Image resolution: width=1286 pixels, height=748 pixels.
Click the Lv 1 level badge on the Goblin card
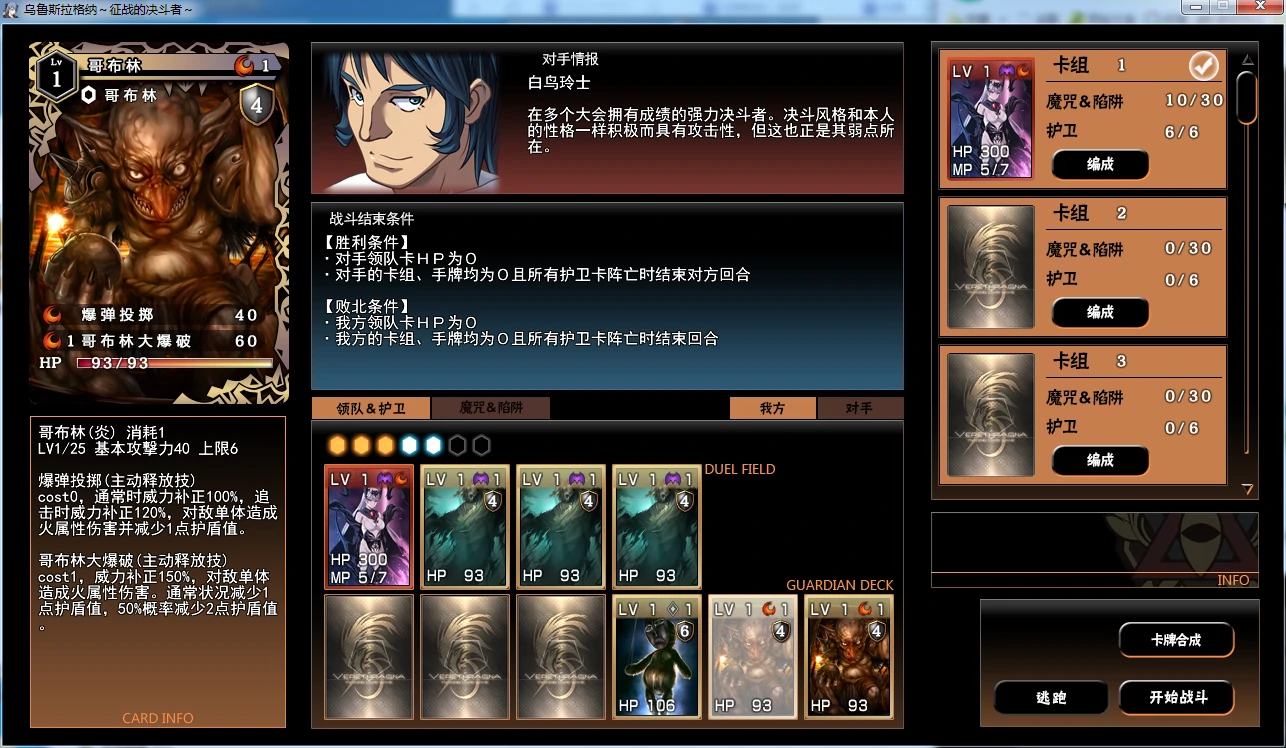click(x=56, y=76)
